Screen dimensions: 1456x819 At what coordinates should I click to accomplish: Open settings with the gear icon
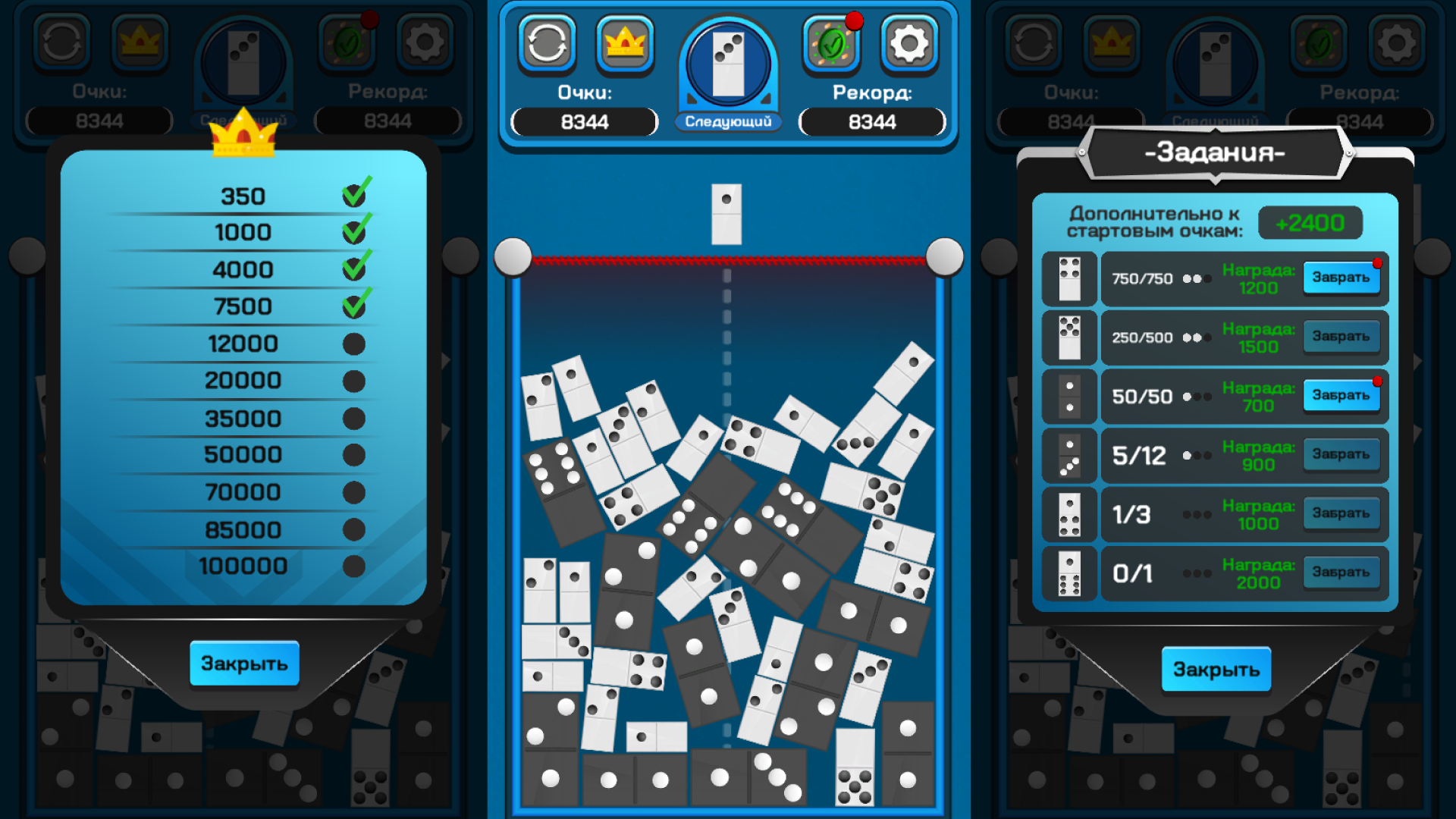pos(908,43)
